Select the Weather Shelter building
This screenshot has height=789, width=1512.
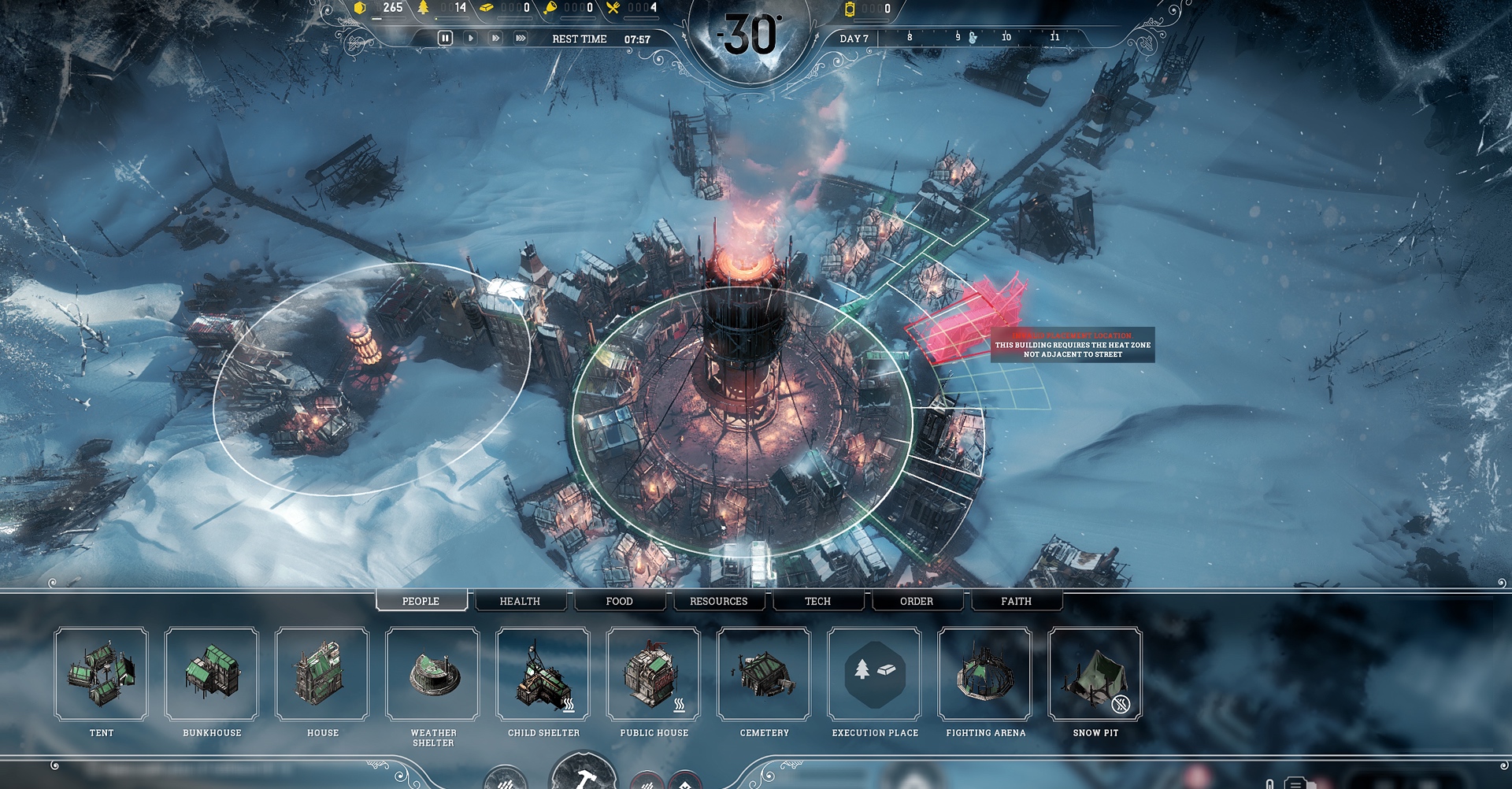point(432,674)
